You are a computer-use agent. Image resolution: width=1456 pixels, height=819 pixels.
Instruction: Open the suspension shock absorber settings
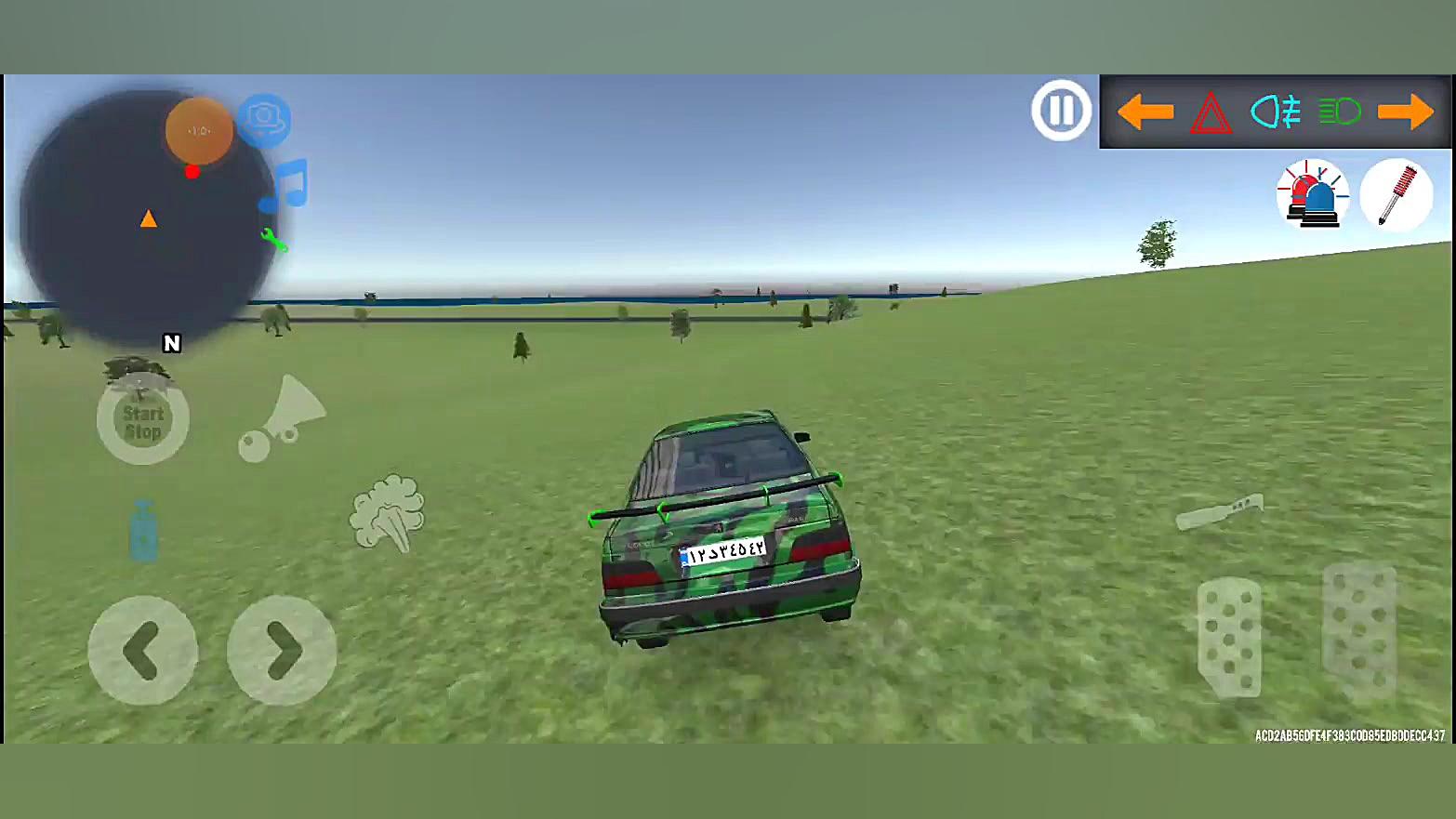tap(1396, 194)
